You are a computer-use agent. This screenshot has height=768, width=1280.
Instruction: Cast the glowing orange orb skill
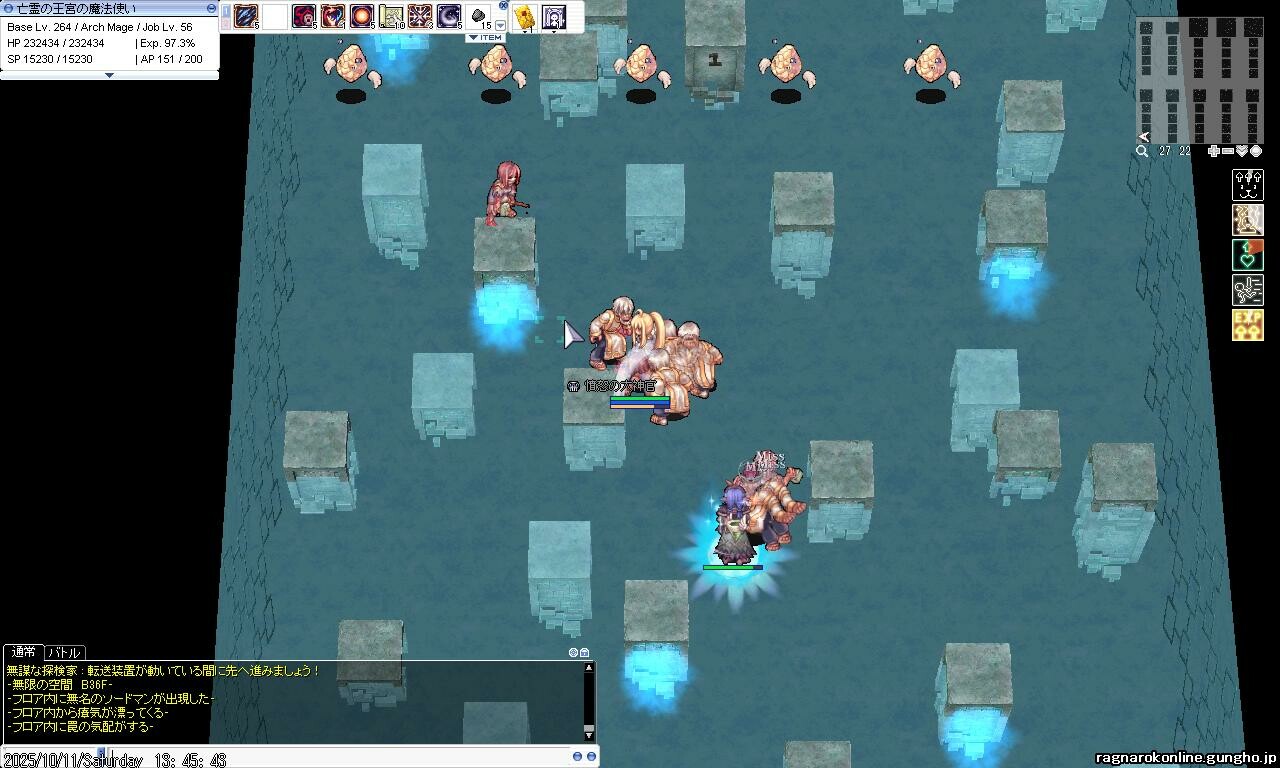(362, 16)
